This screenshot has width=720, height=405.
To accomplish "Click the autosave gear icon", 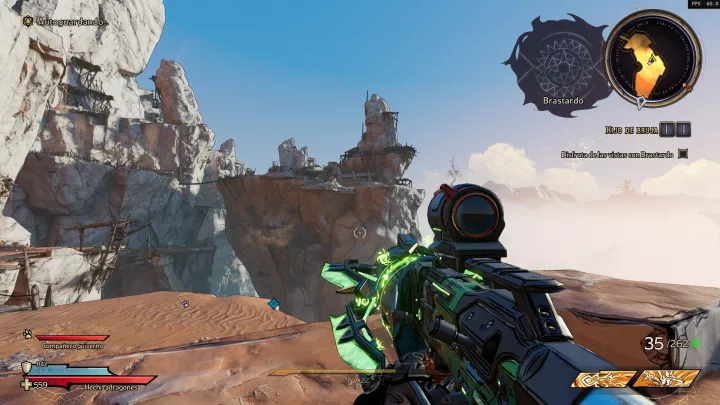I will (x=27, y=20).
